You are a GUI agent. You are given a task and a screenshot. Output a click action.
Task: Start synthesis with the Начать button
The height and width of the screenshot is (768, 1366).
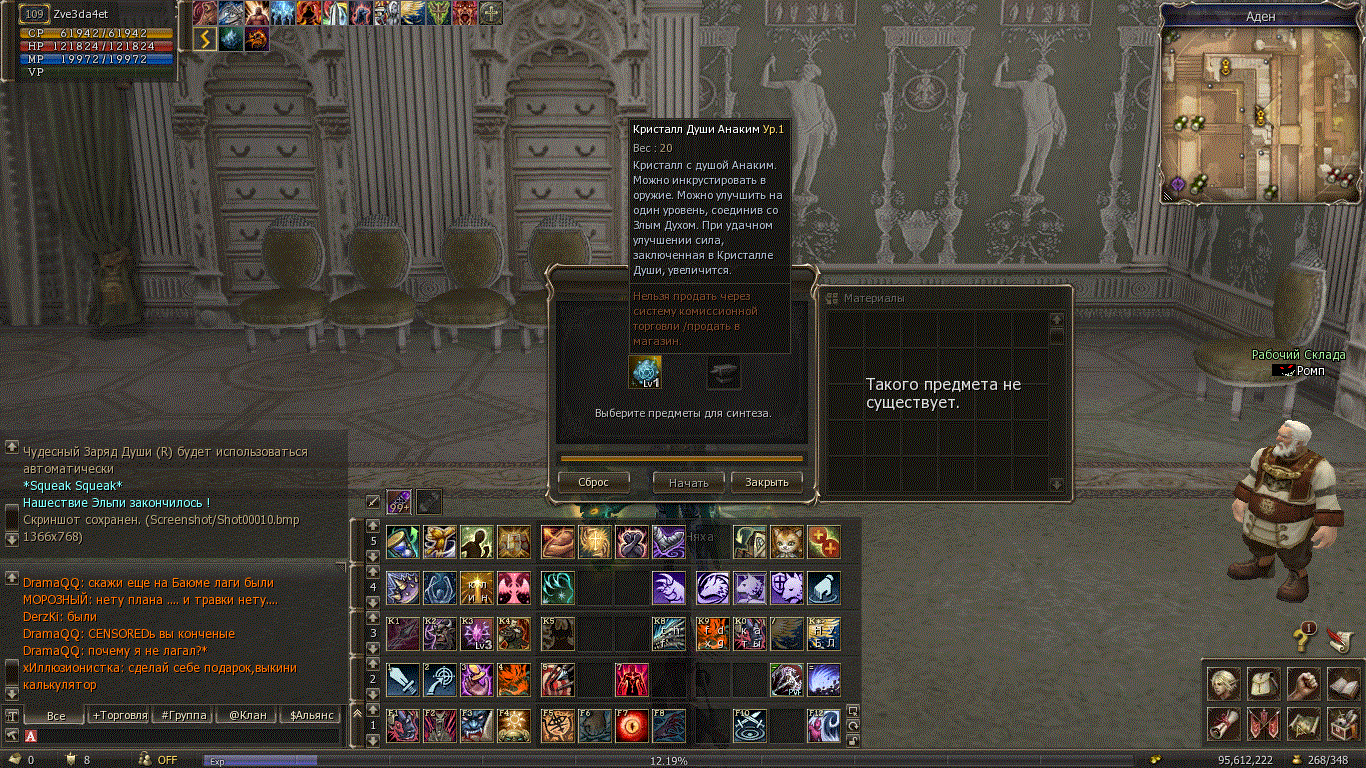(x=688, y=482)
